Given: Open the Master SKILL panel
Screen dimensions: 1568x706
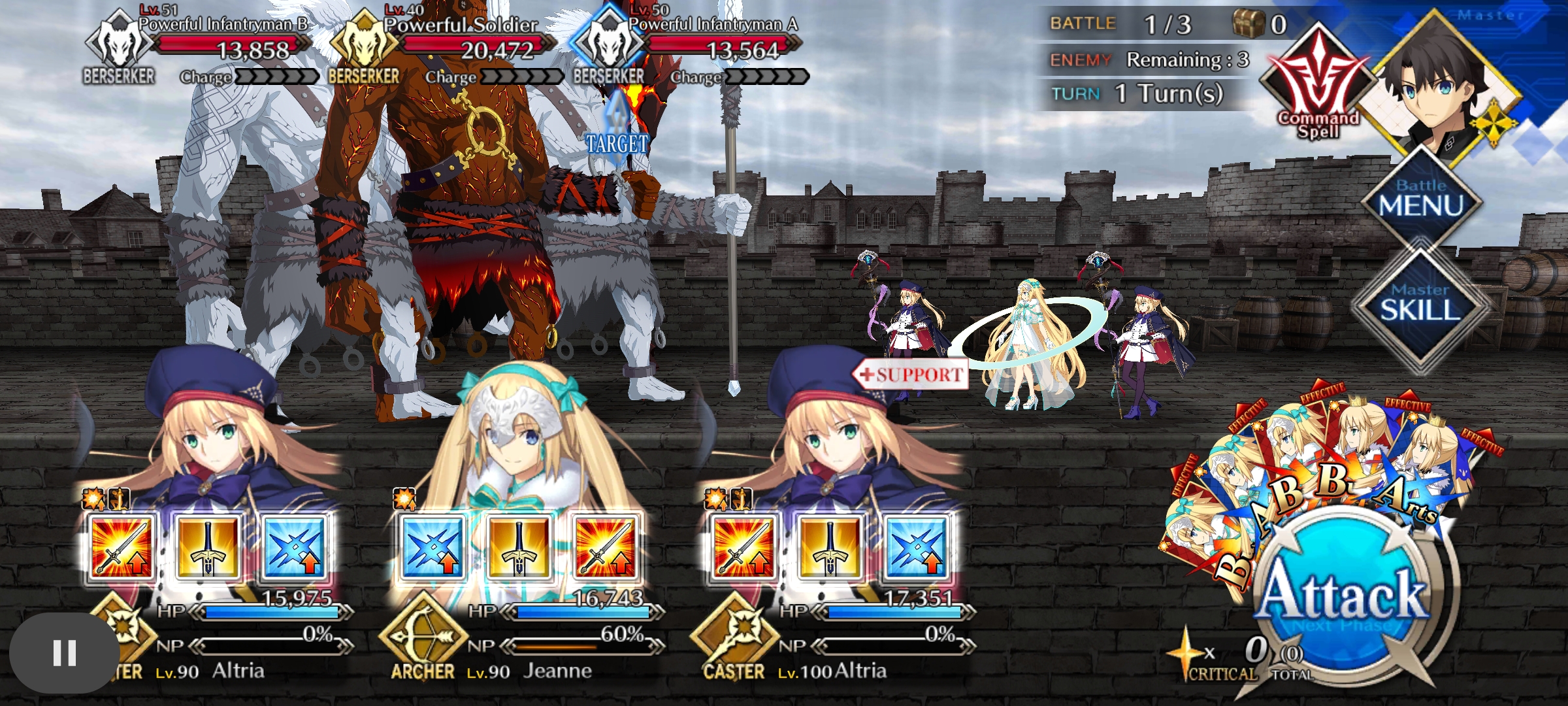Looking at the screenshot, I should 1419,303.
